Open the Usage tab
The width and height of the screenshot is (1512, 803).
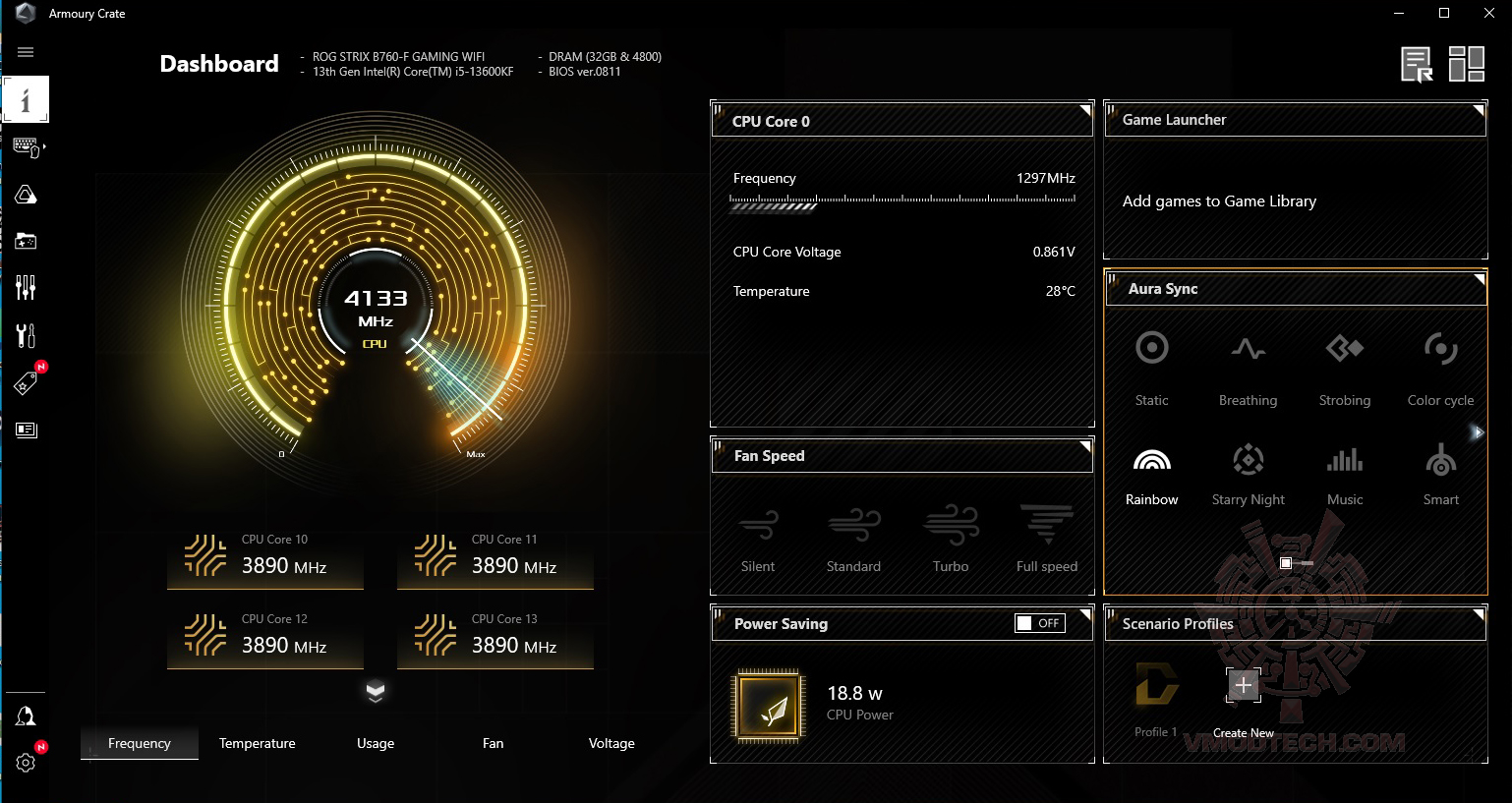[375, 743]
